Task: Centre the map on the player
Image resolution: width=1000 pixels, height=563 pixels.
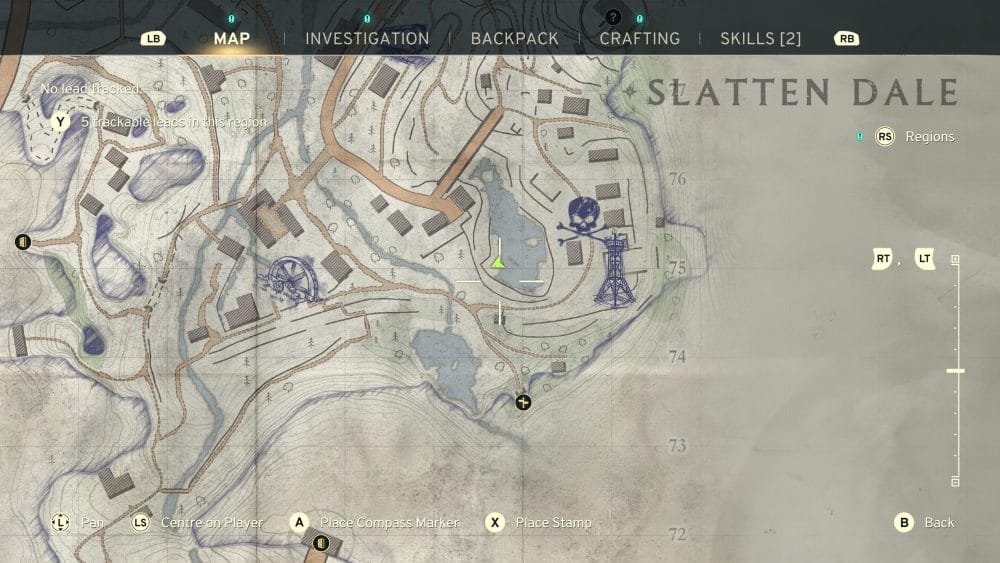Action: tap(212, 523)
